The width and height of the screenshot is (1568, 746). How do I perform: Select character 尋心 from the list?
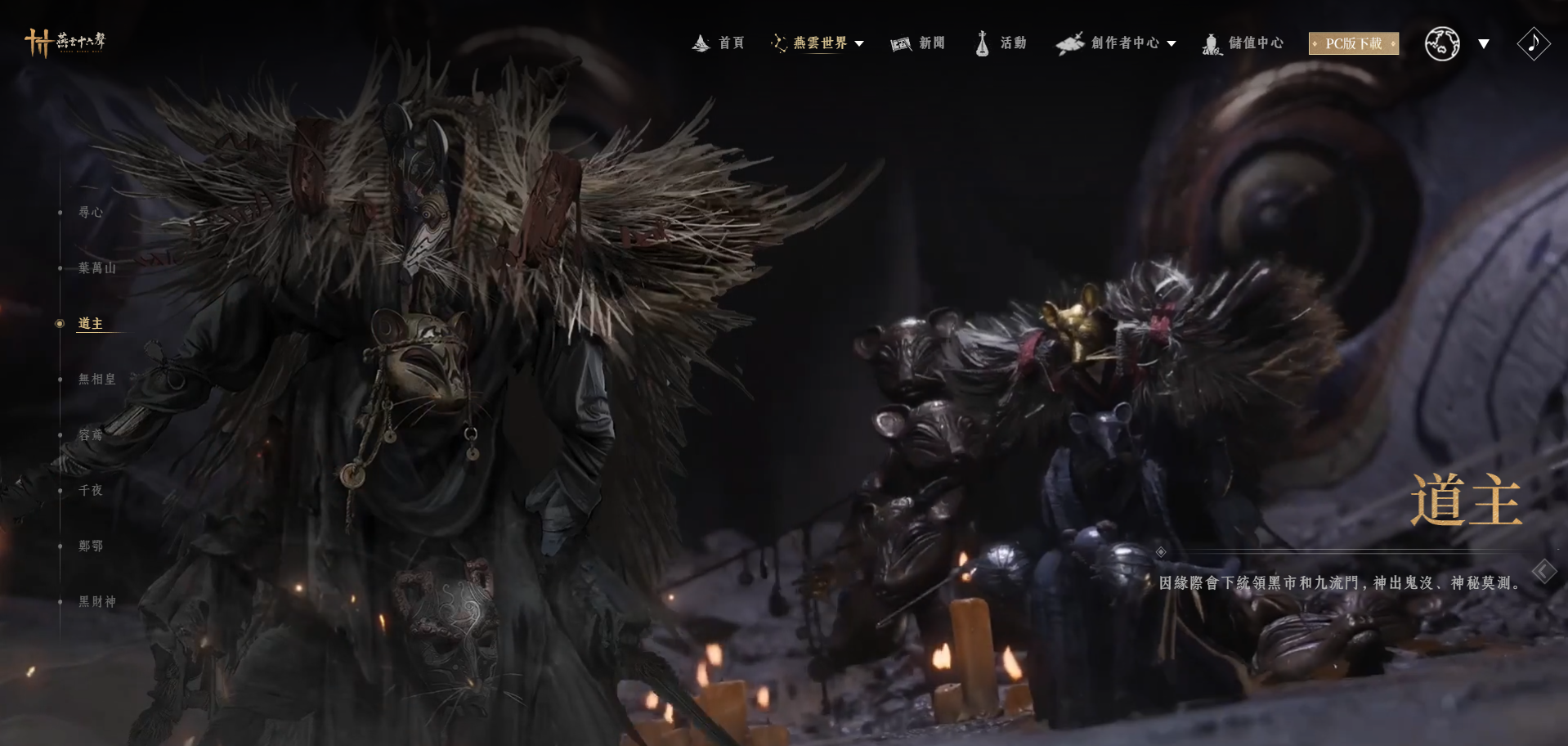click(91, 213)
